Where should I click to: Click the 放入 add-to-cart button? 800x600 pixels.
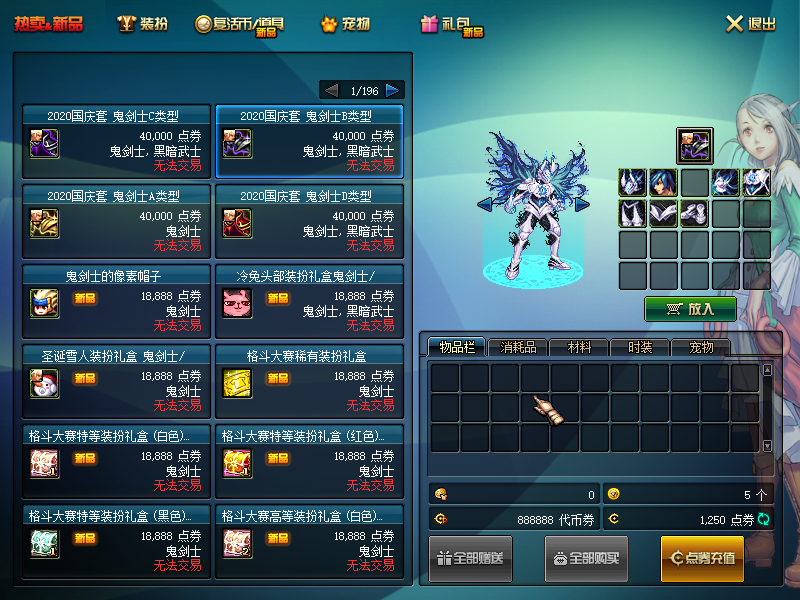[x=690, y=309]
